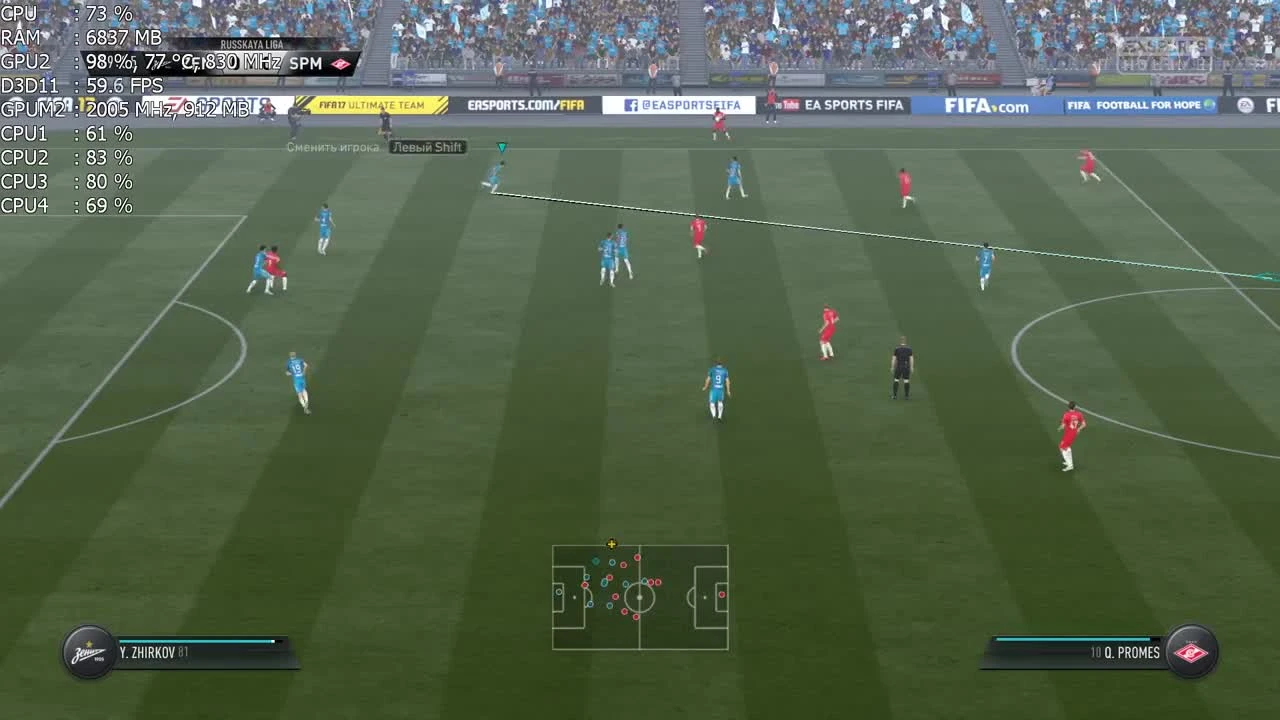Click the Левый Shift key prompt

click(x=429, y=147)
